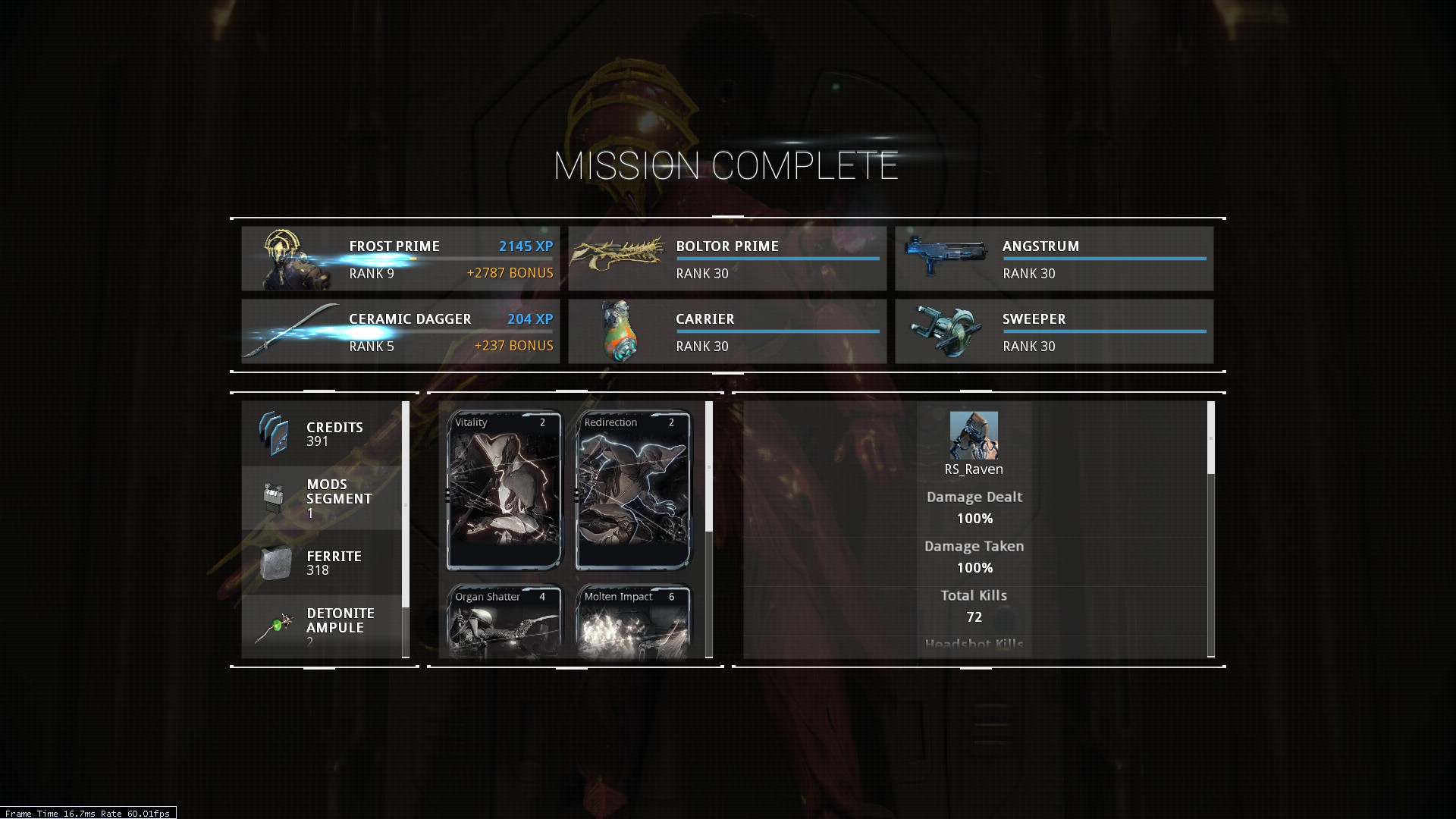
Task: Click the mod cards scrollbar
Action: point(709,466)
